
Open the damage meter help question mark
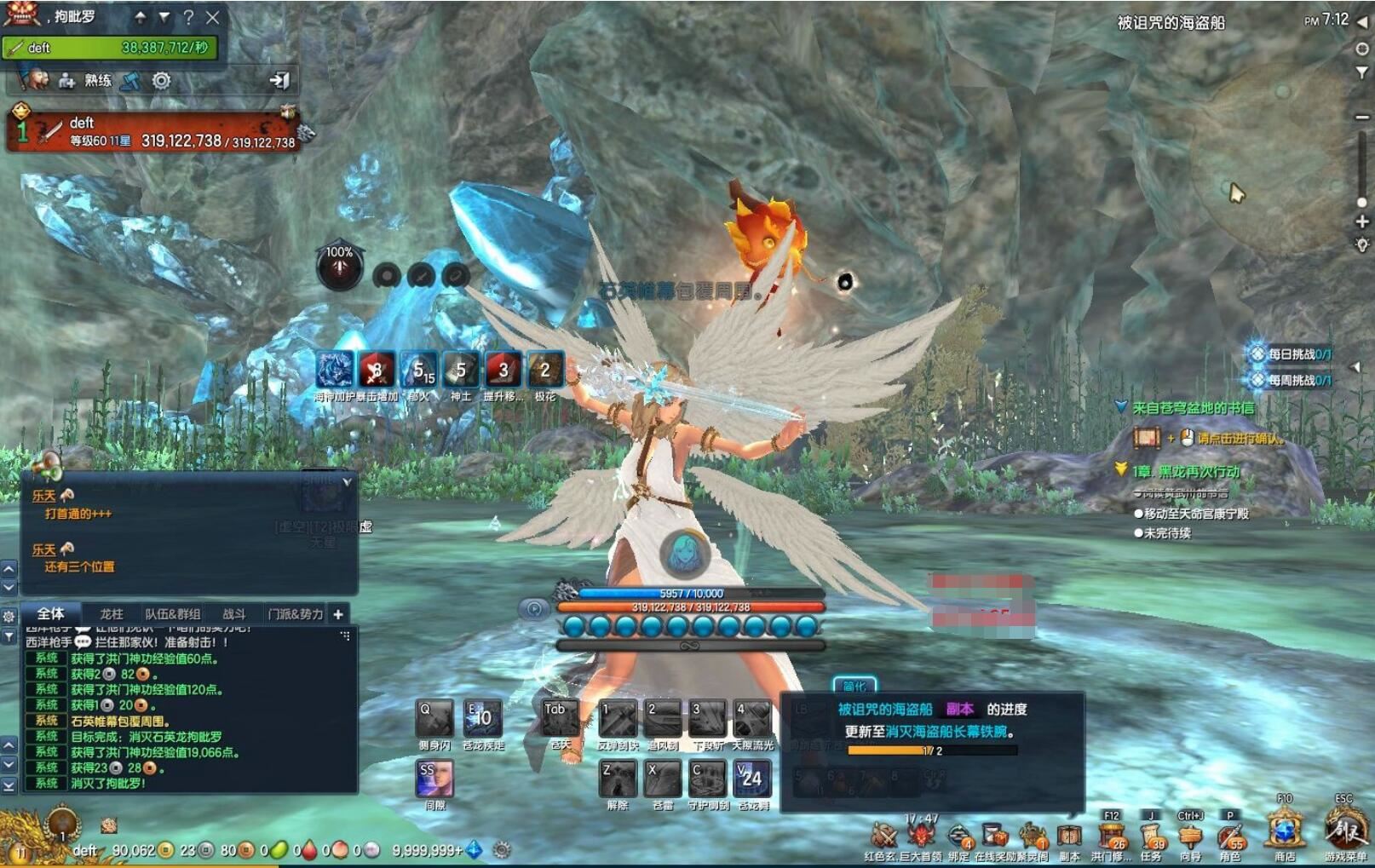pyautogui.click(x=188, y=17)
